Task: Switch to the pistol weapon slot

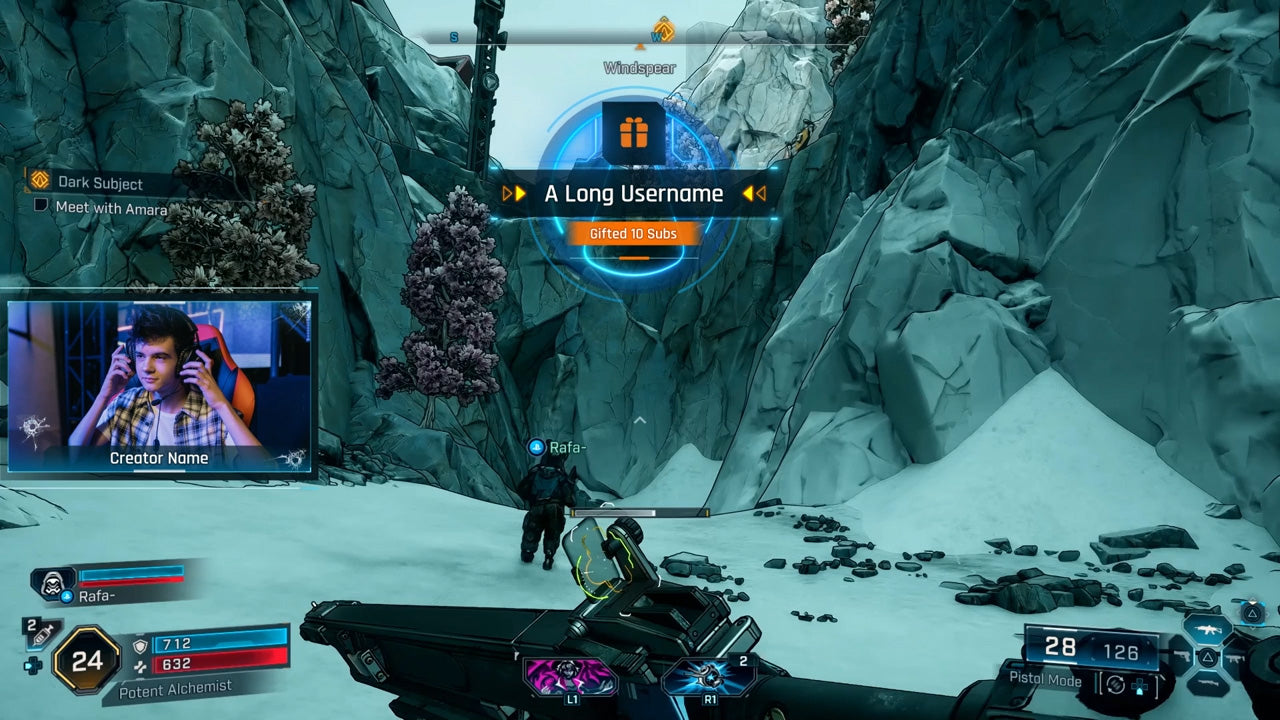Action: tap(1180, 657)
